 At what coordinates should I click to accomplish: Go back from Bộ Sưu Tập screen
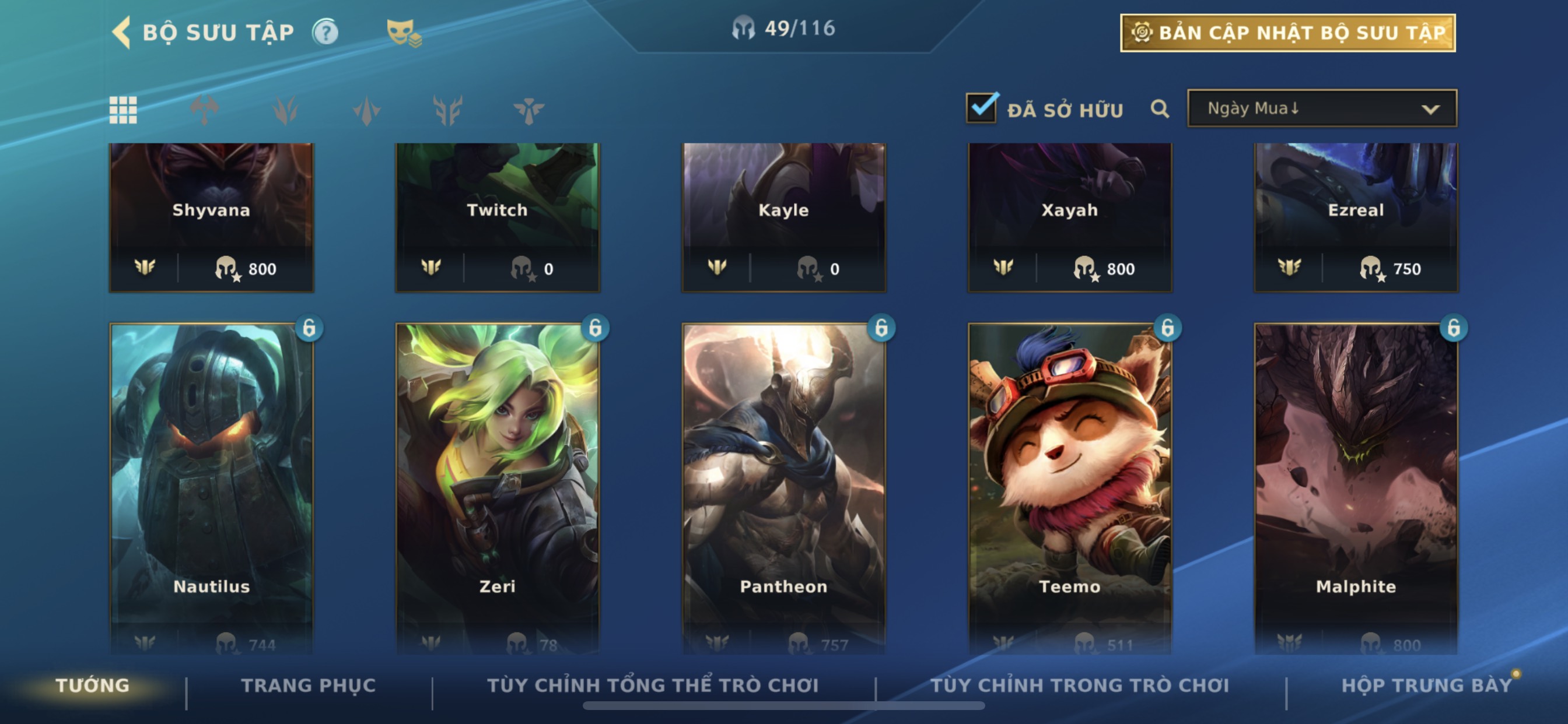pos(123,32)
